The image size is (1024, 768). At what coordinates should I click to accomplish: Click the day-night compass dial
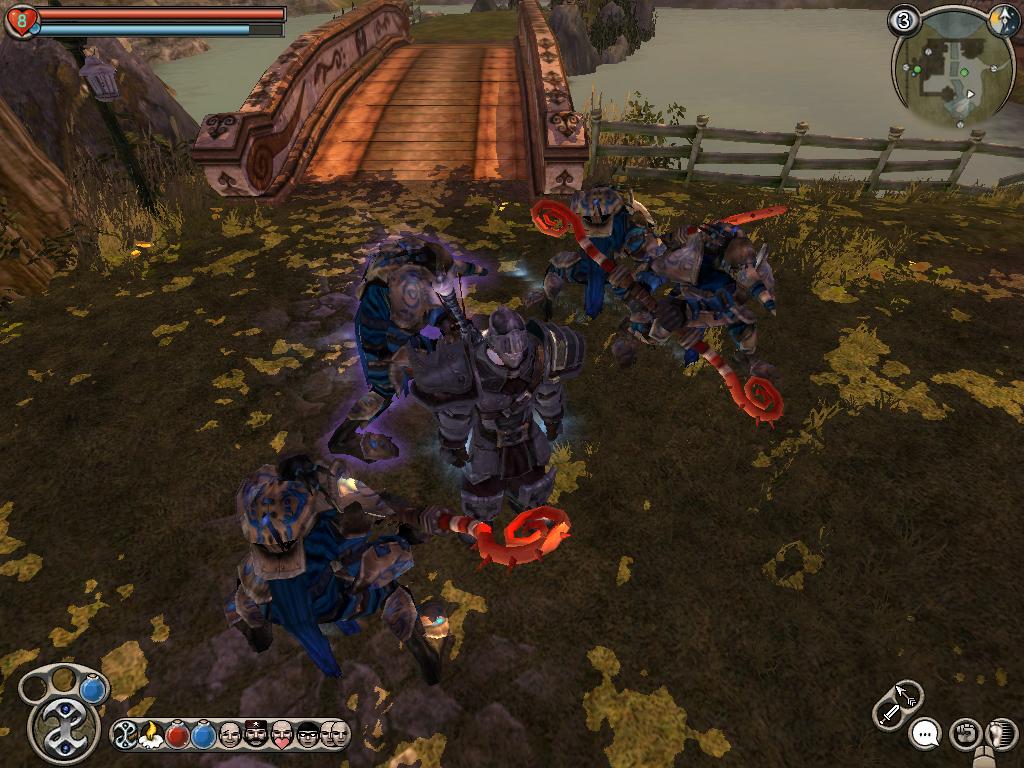tap(1002, 22)
